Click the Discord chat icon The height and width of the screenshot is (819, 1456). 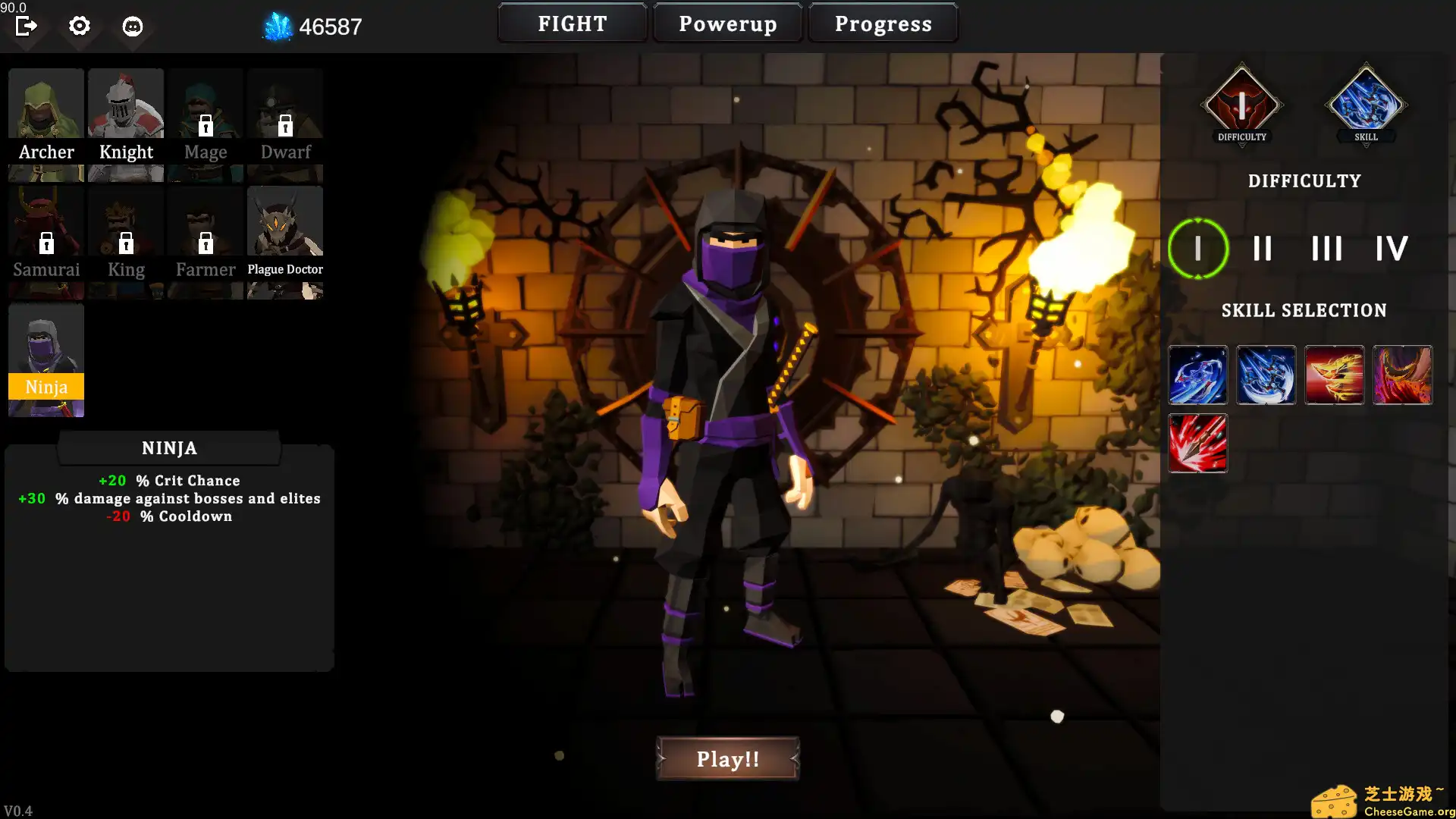pos(133,26)
